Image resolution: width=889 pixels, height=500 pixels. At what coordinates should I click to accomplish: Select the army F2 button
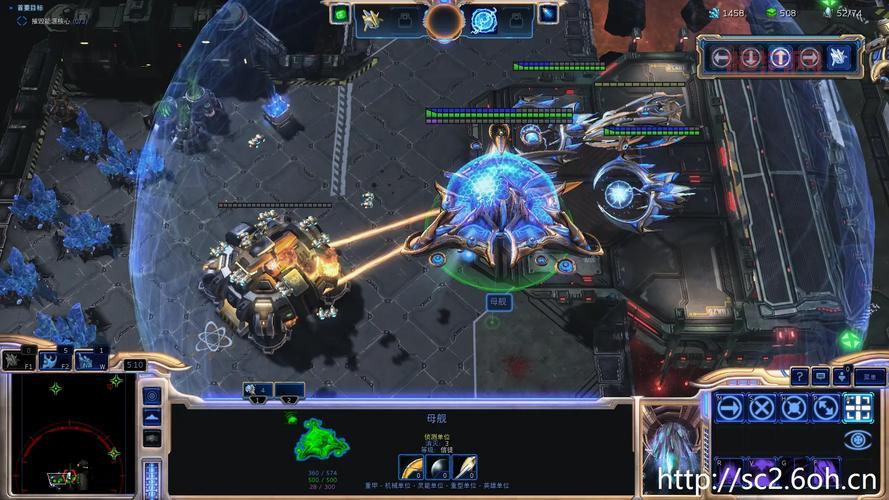pyautogui.click(x=56, y=358)
